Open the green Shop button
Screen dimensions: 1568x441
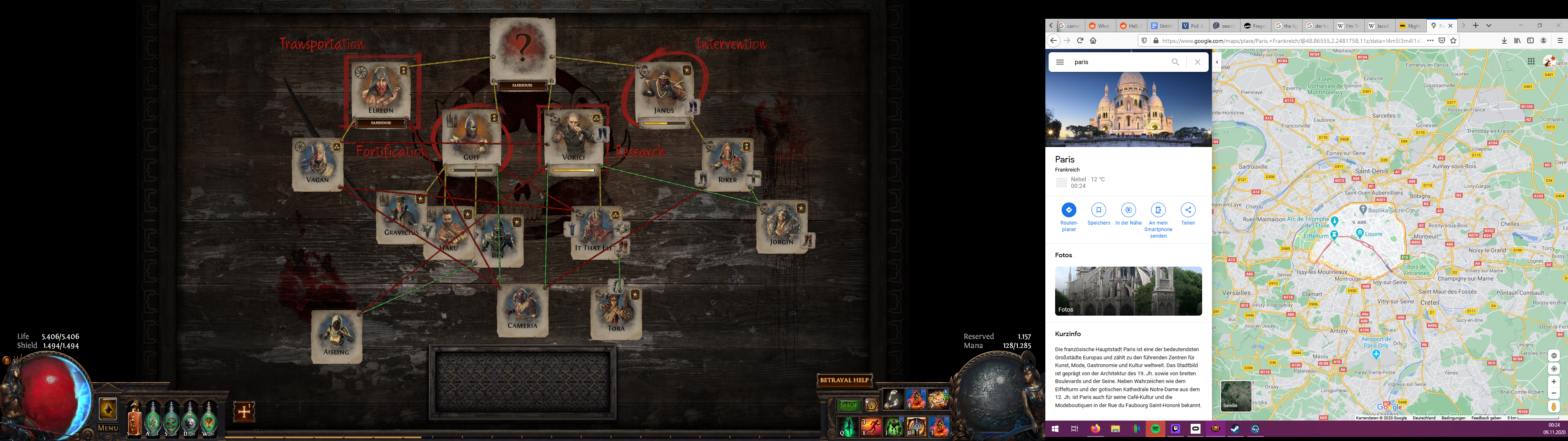point(849,405)
